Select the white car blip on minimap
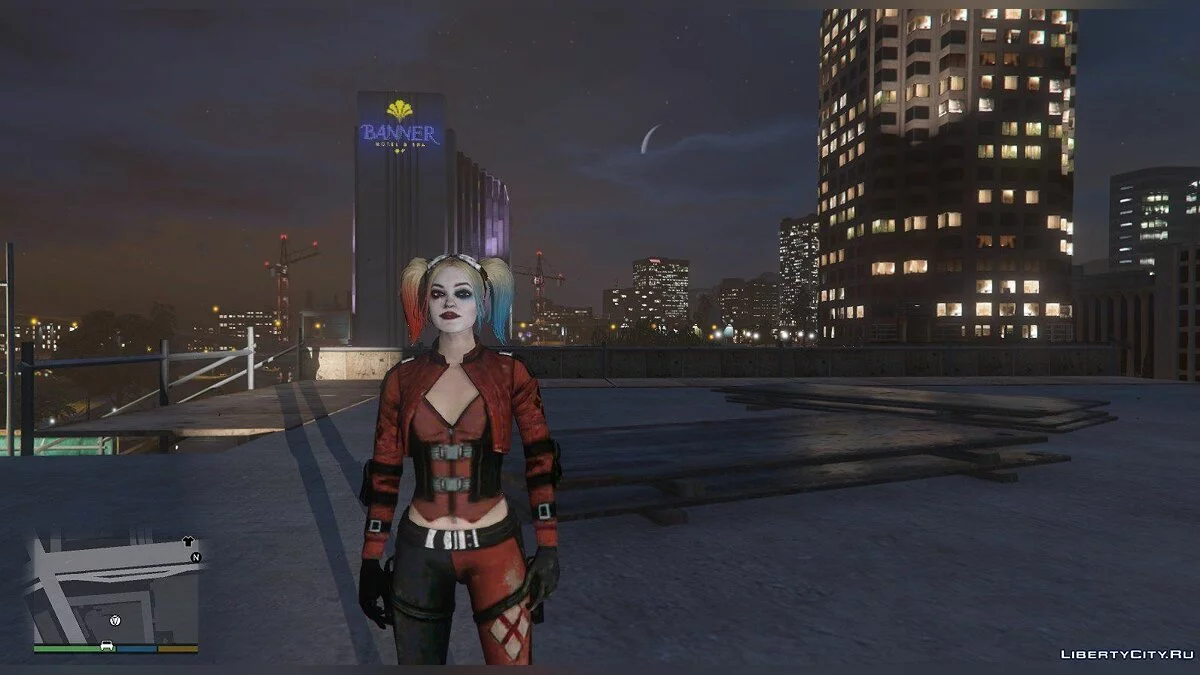Image resolution: width=1200 pixels, height=675 pixels. tap(107, 646)
